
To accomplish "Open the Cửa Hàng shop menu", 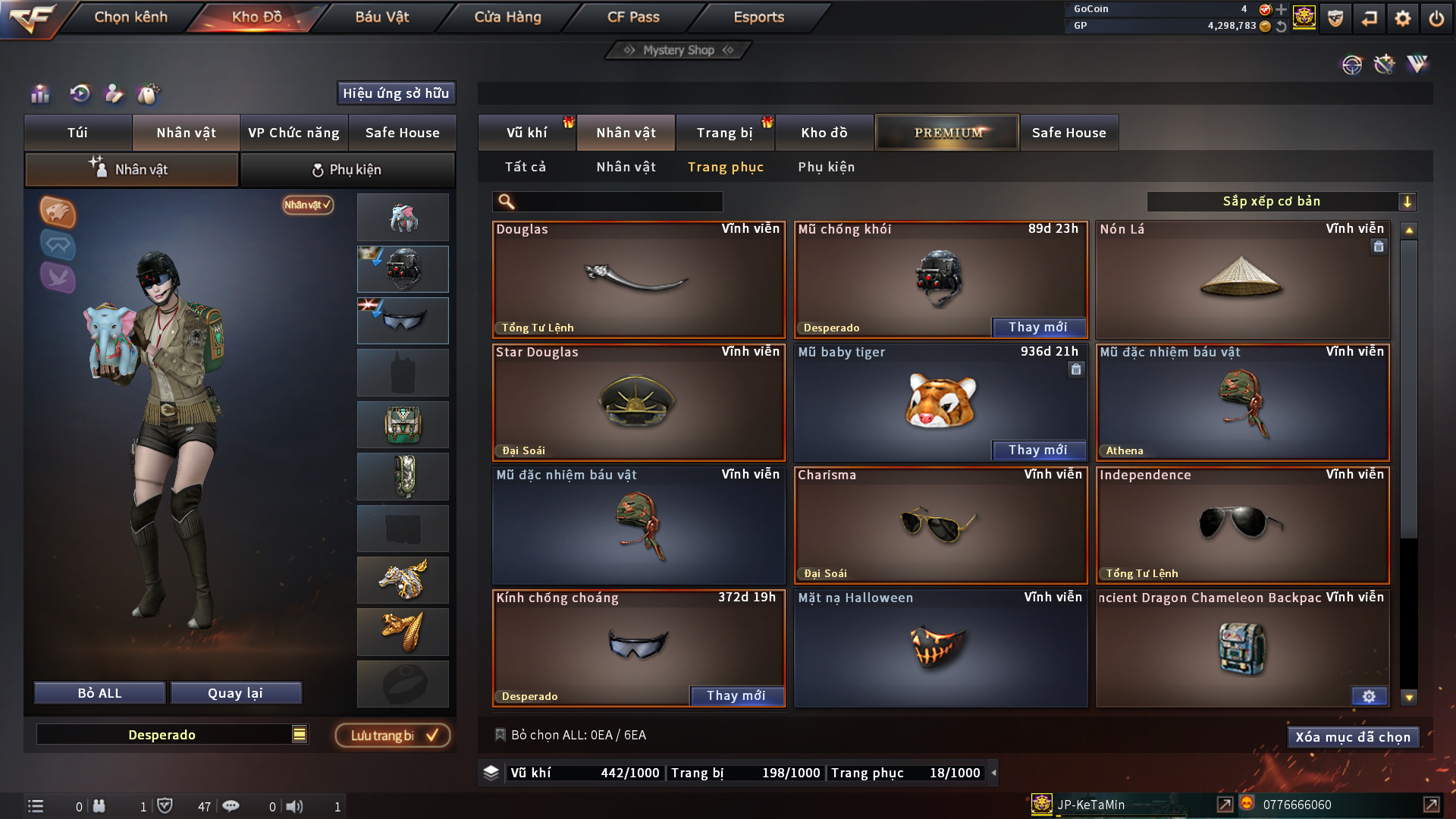I will click(x=507, y=17).
